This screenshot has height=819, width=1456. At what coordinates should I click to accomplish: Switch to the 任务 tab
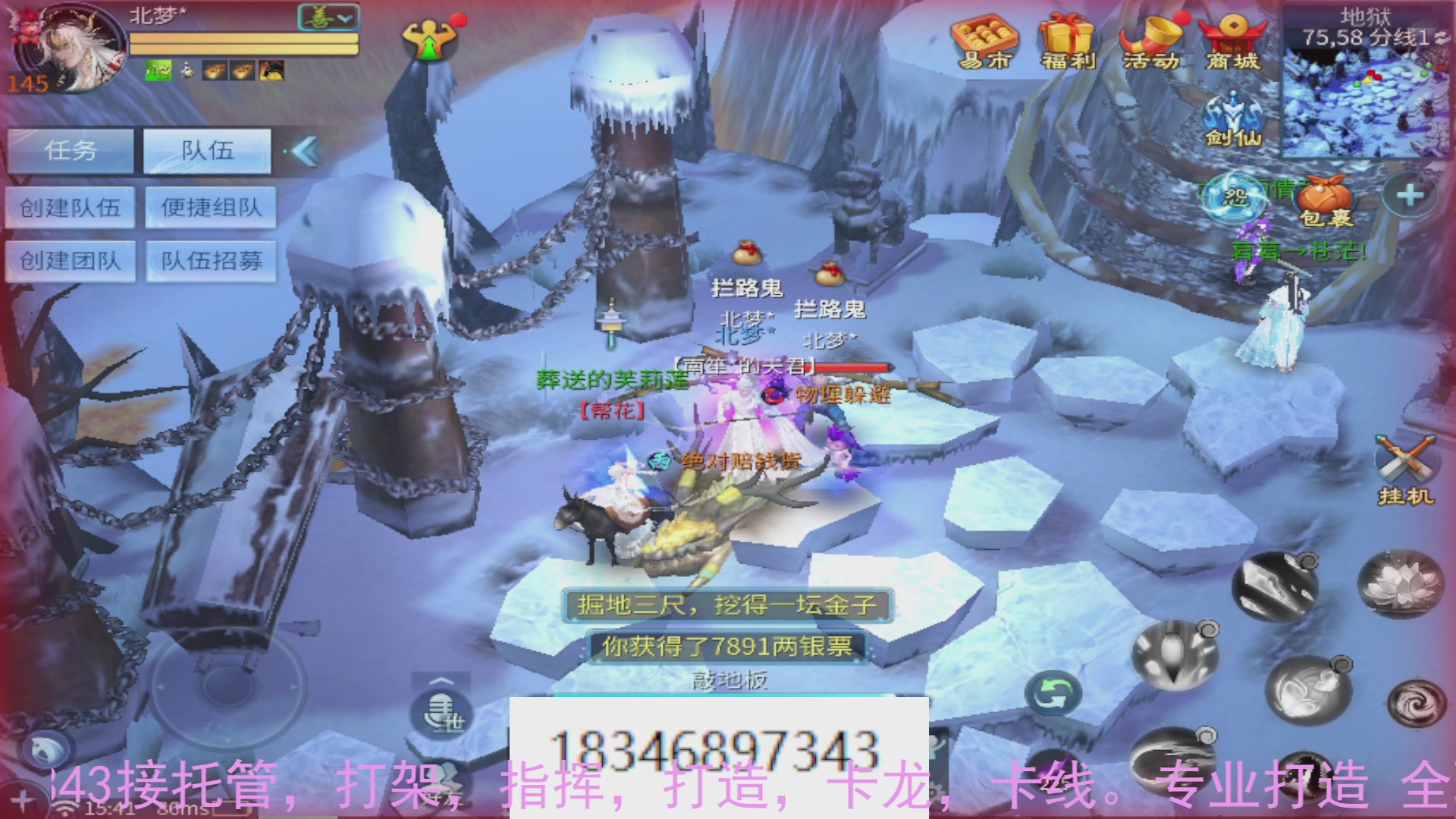pos(71,151)
